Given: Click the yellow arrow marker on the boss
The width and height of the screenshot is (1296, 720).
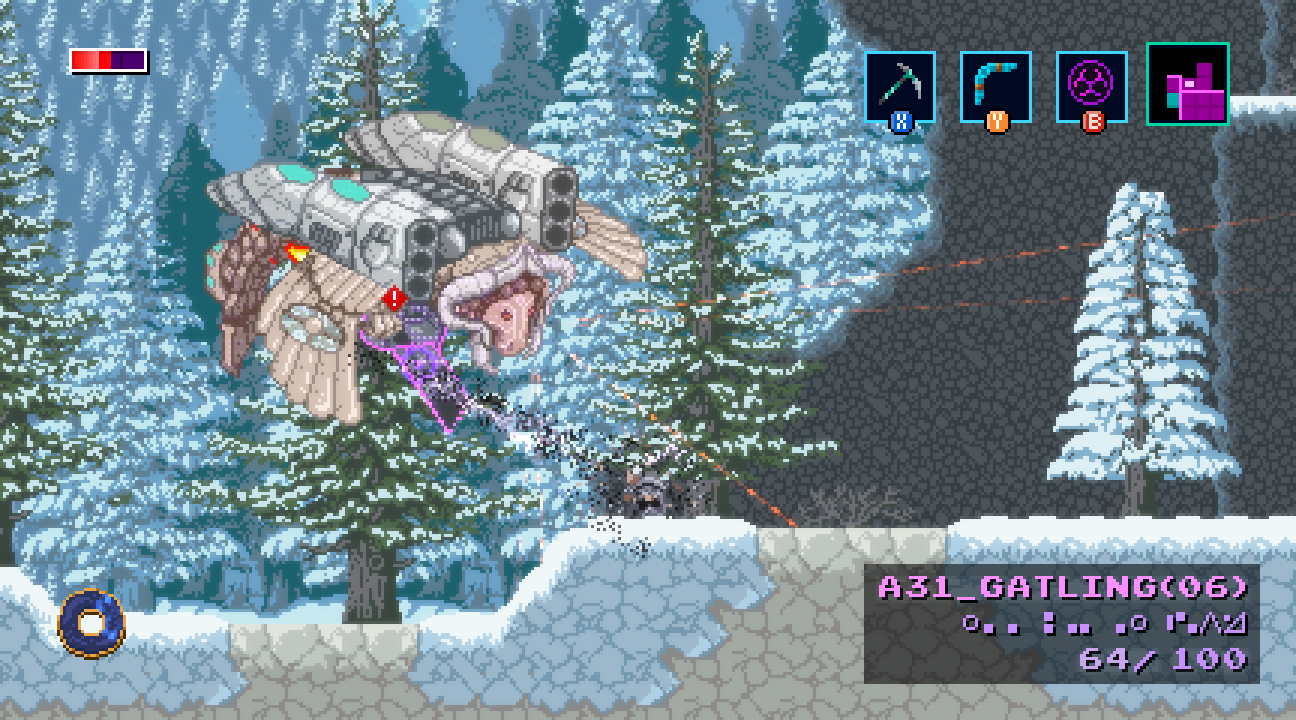Looking at the screenshot, I should pyautogui.click(x=298, y=251).
